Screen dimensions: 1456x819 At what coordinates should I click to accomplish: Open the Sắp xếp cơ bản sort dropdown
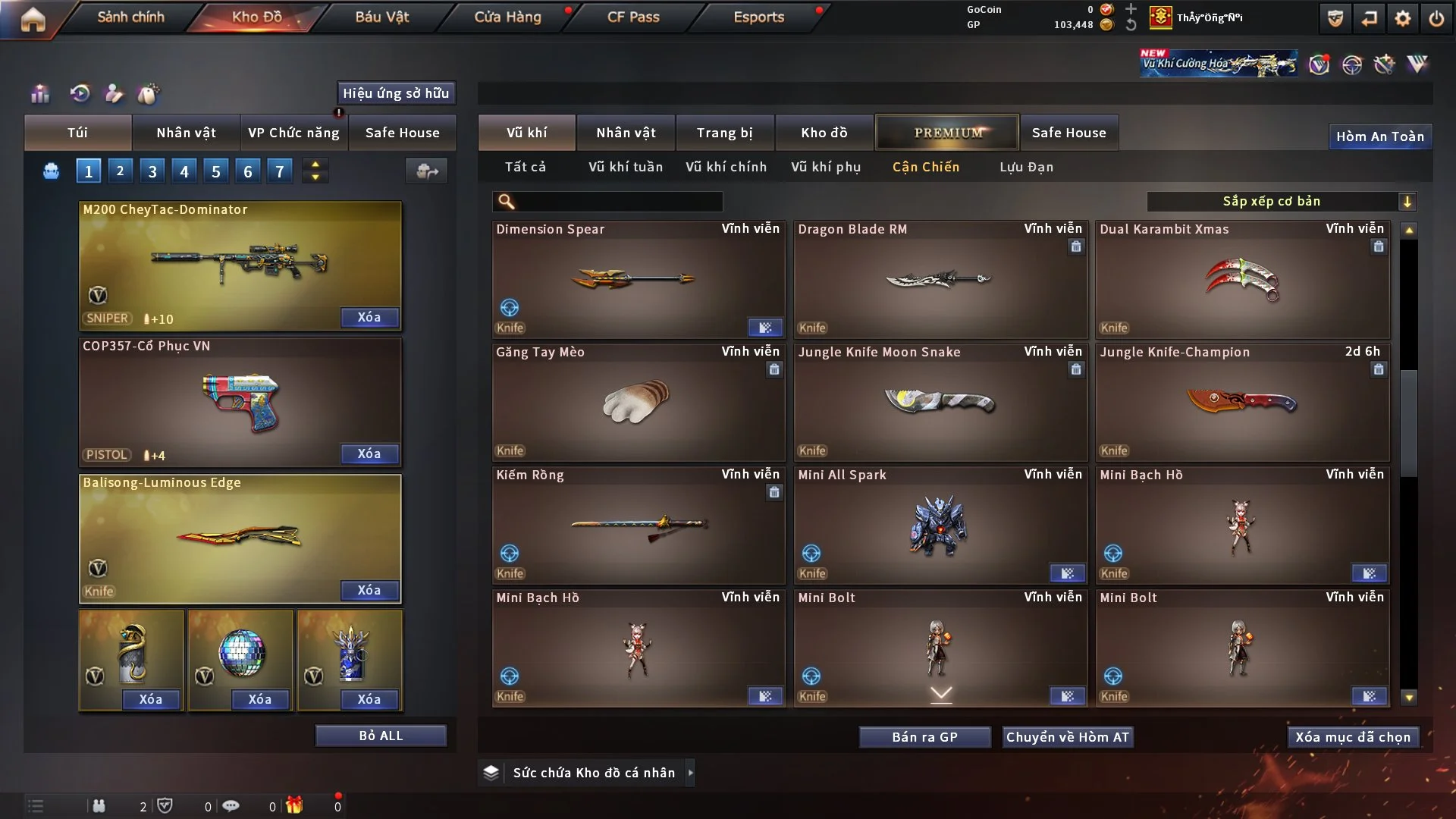coord(1281,201)
